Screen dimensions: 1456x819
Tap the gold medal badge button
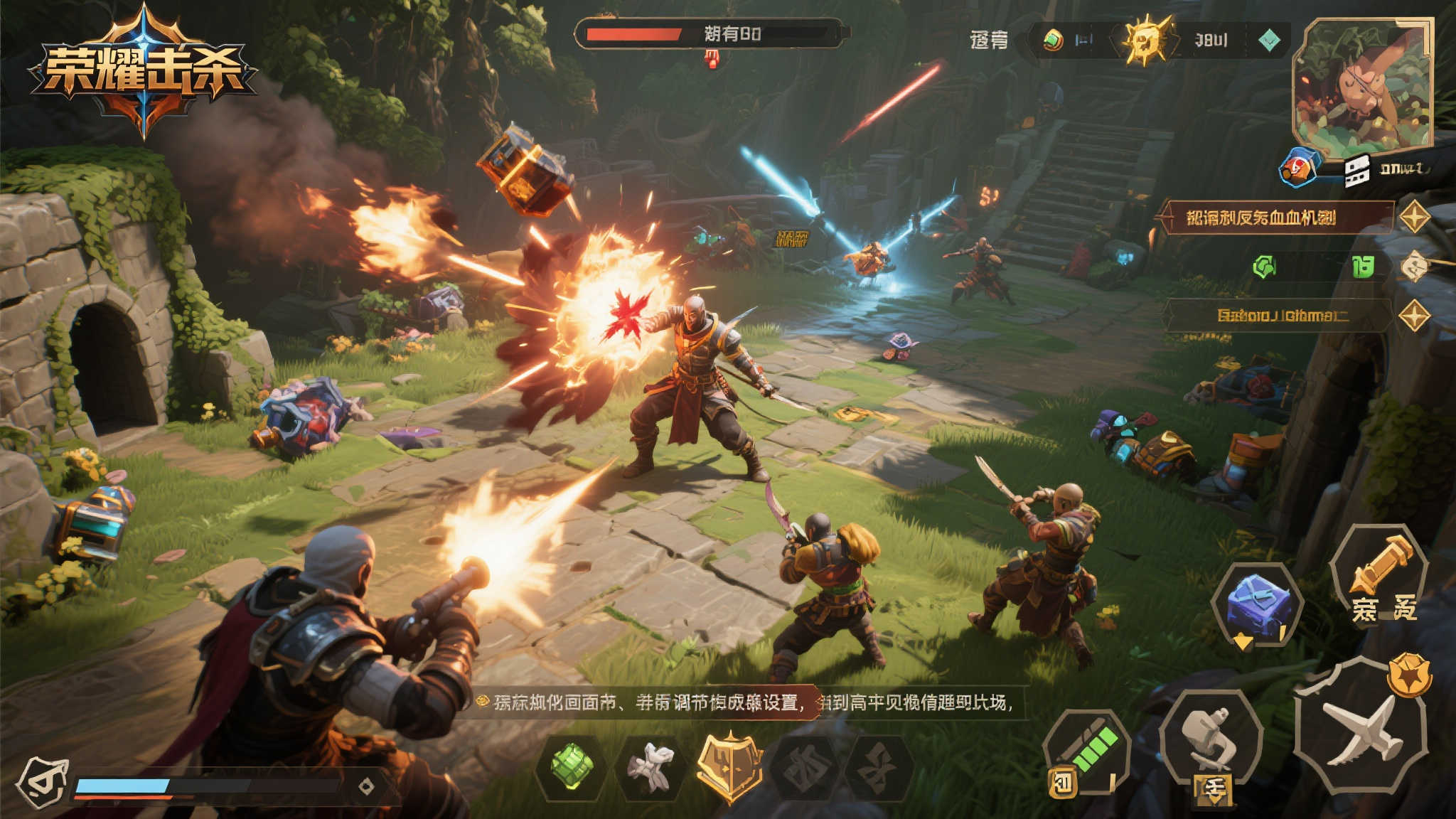pos(1409,674)
